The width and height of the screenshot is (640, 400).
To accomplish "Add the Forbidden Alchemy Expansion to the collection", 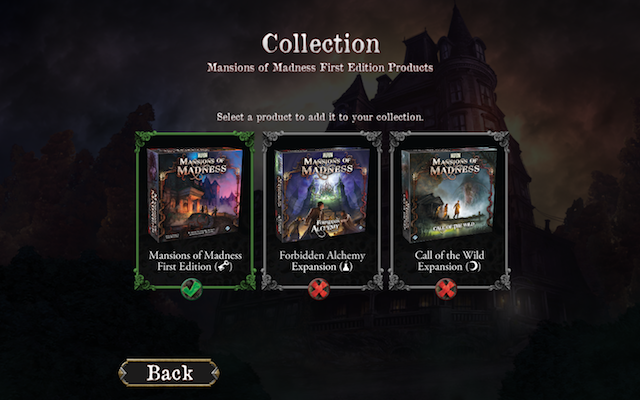I will (x=322, y=195).
